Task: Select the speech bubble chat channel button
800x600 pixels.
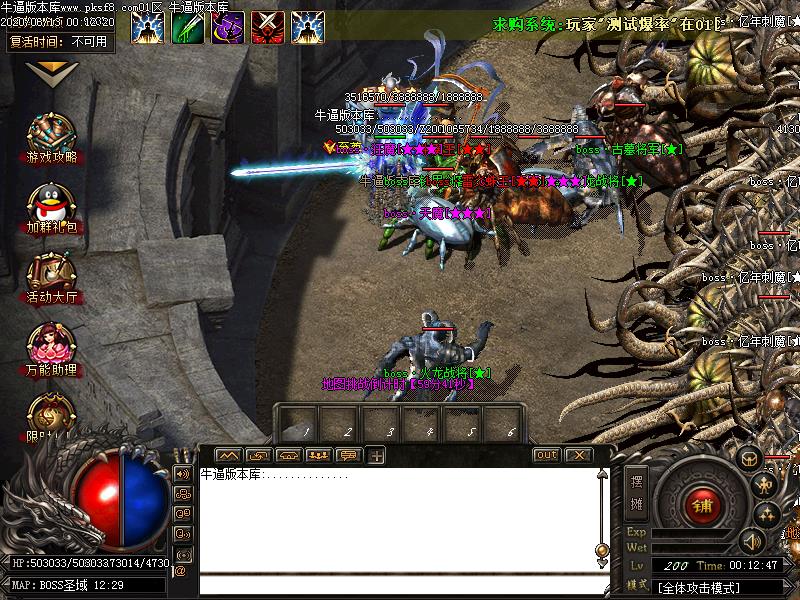Action: point(348,456)
